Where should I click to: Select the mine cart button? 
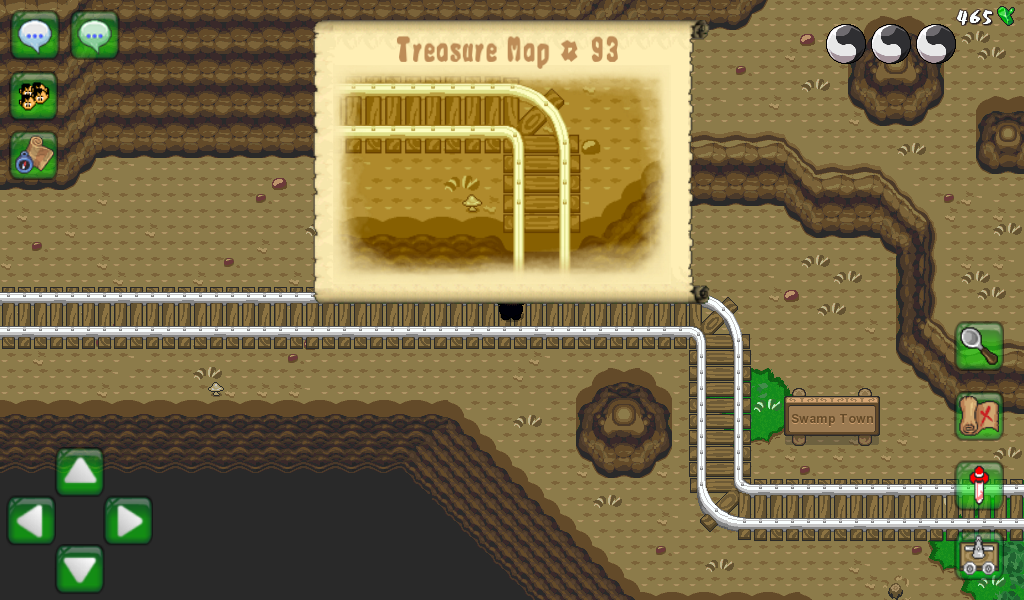click(x=979, y=555)
